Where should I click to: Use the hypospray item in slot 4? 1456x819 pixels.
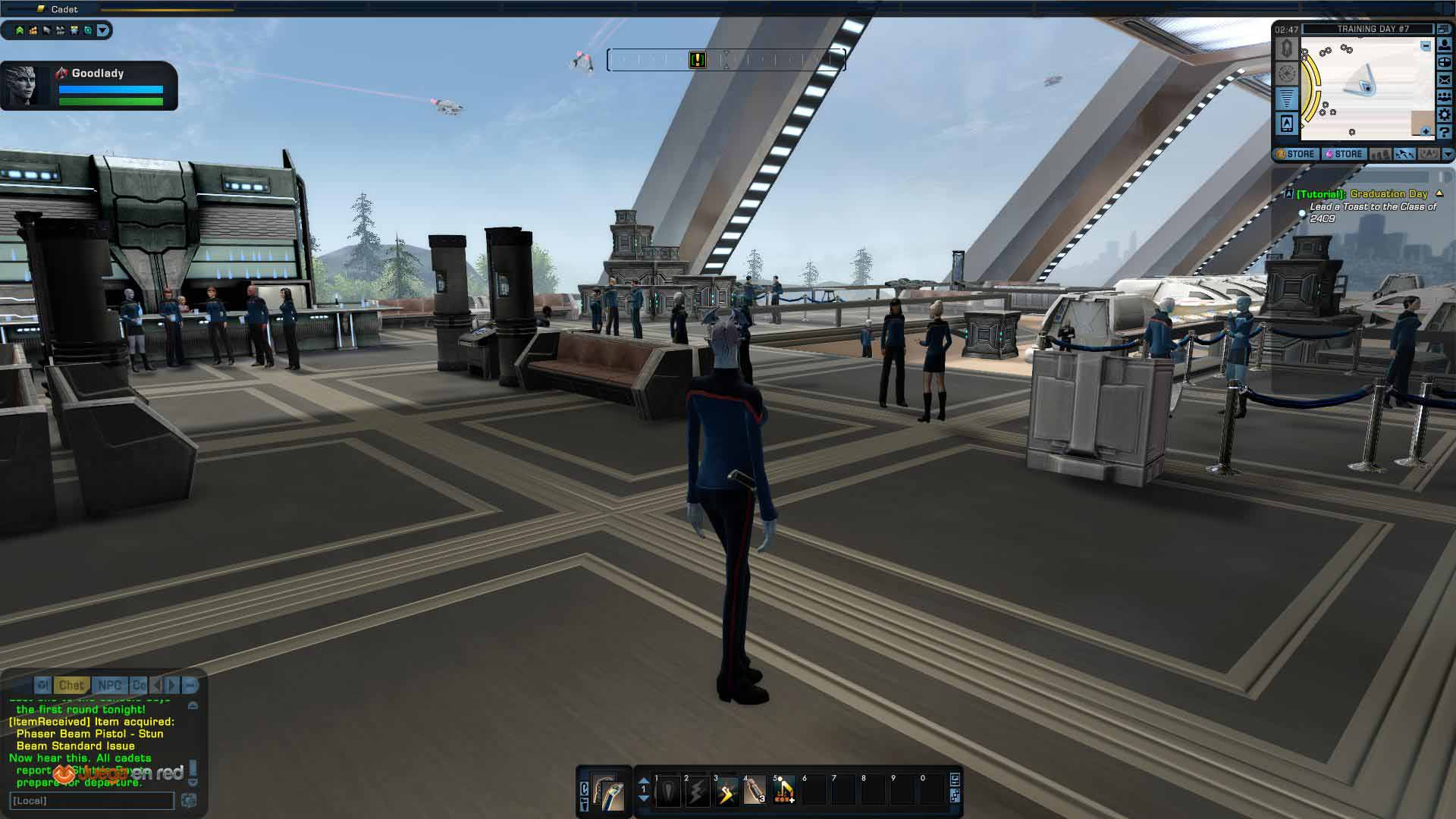755,792
